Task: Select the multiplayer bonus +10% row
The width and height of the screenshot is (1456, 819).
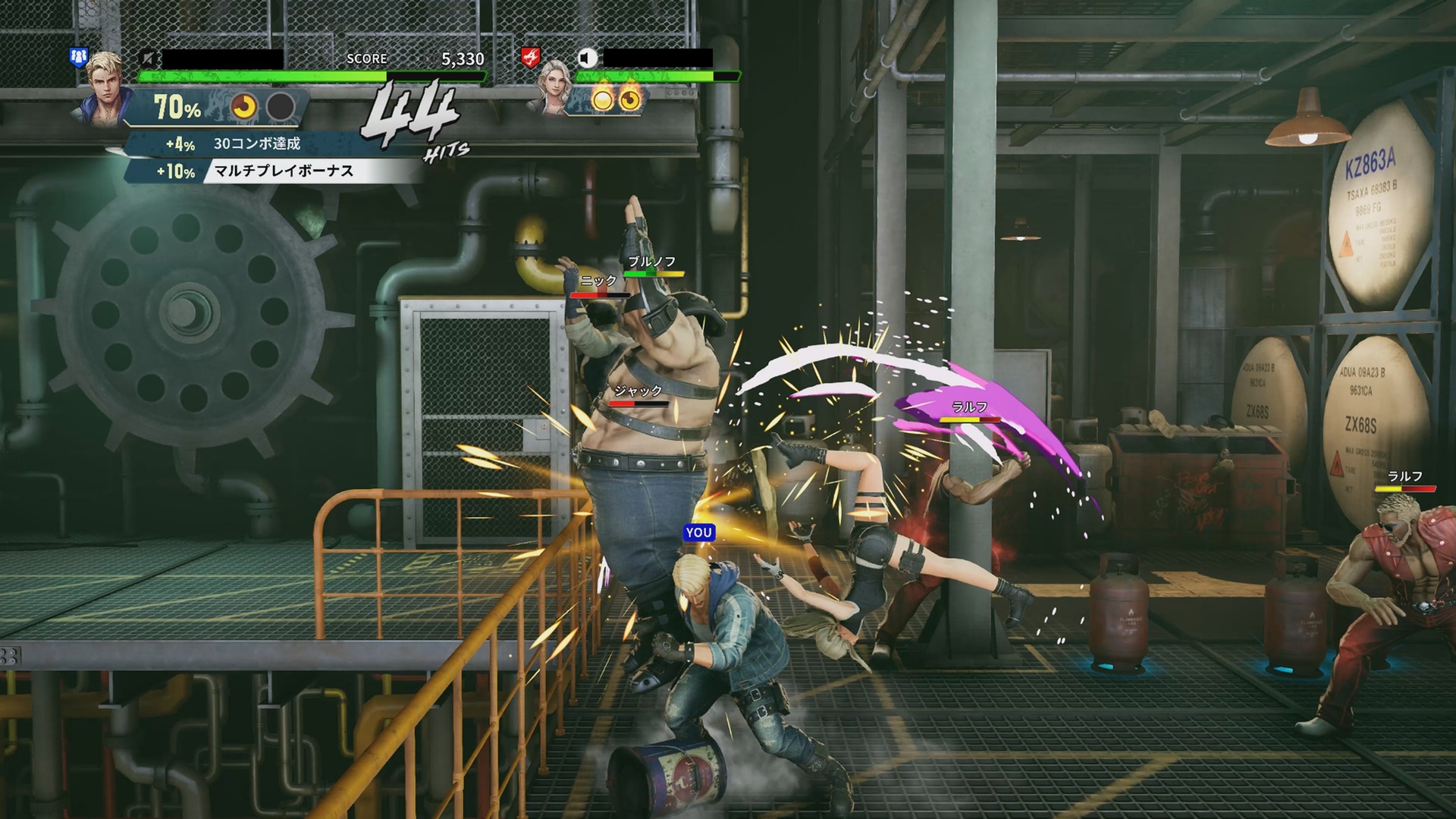Action: (x=273, y=171)
